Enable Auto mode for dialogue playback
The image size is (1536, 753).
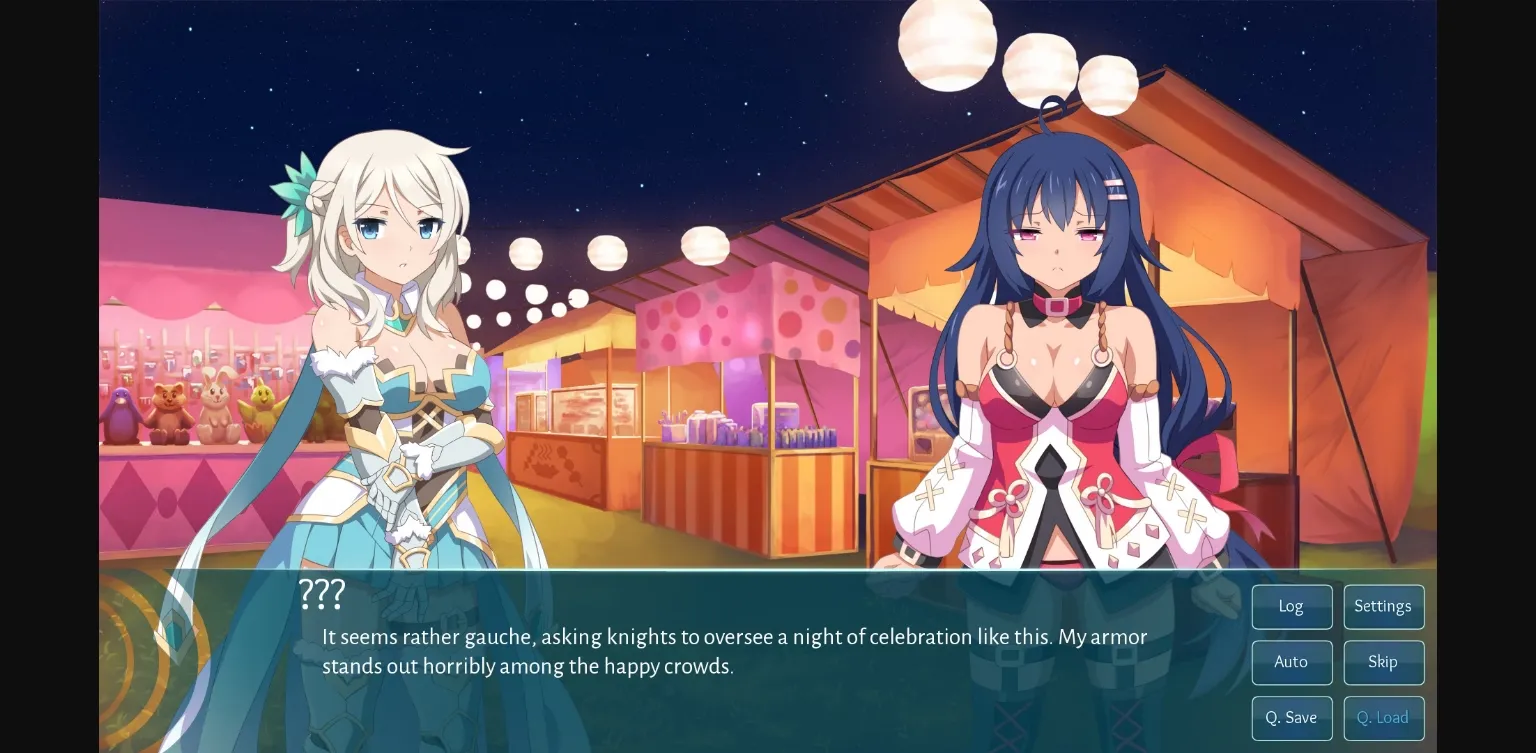[x=1291, y=662]
